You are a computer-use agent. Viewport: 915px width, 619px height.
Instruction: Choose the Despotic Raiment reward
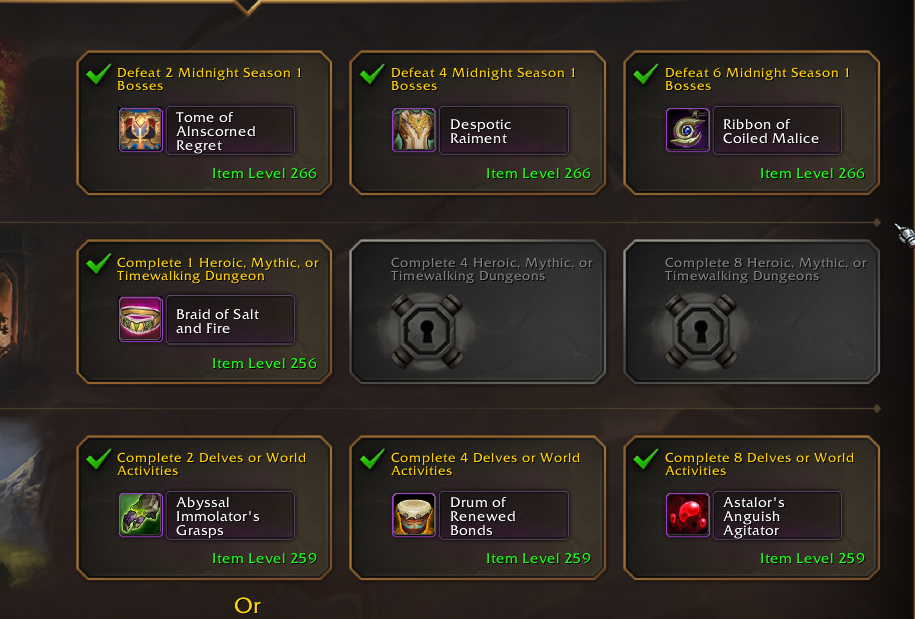click(x=479, y=131)
